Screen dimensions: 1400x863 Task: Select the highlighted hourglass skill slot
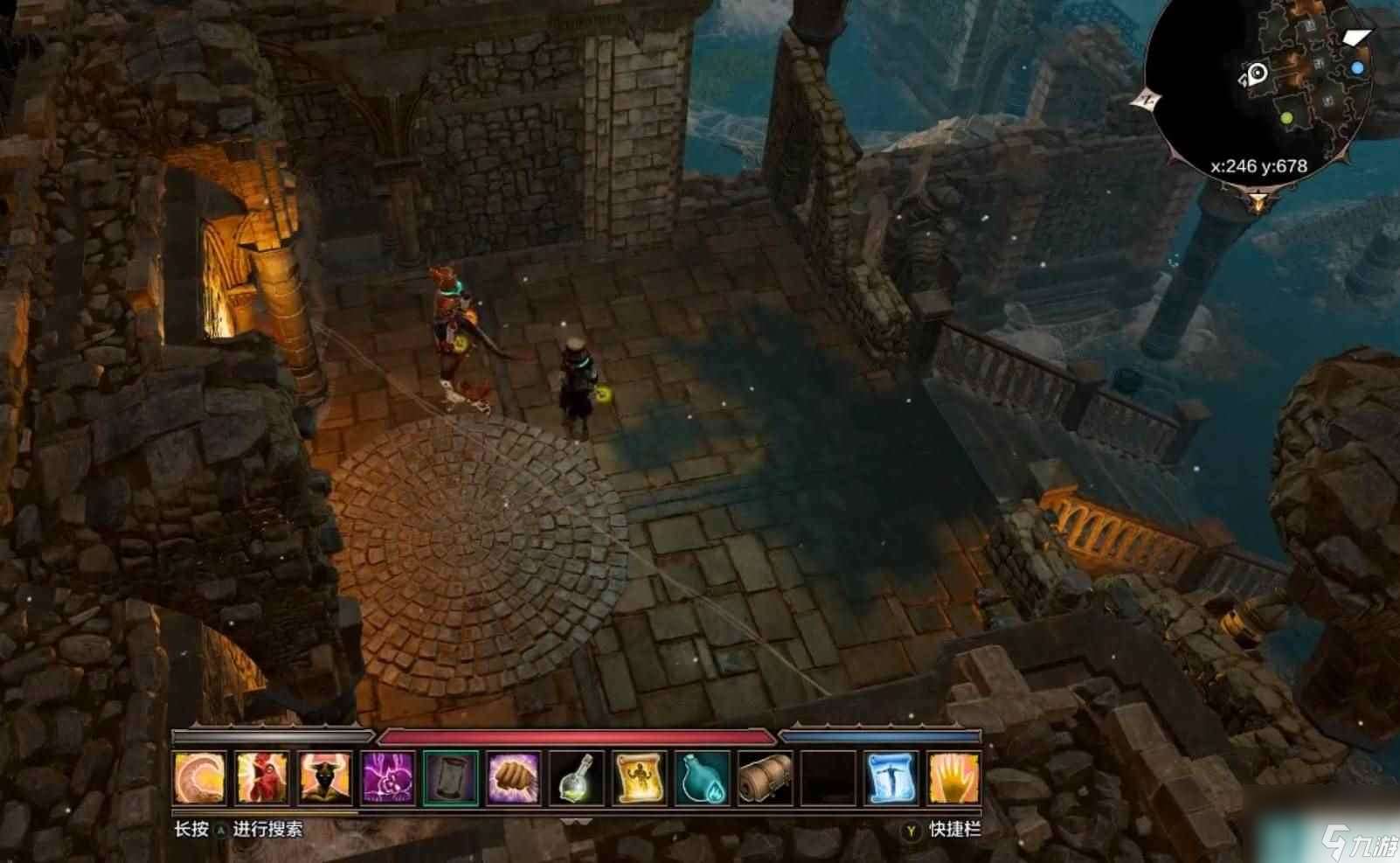pos(451,777)
